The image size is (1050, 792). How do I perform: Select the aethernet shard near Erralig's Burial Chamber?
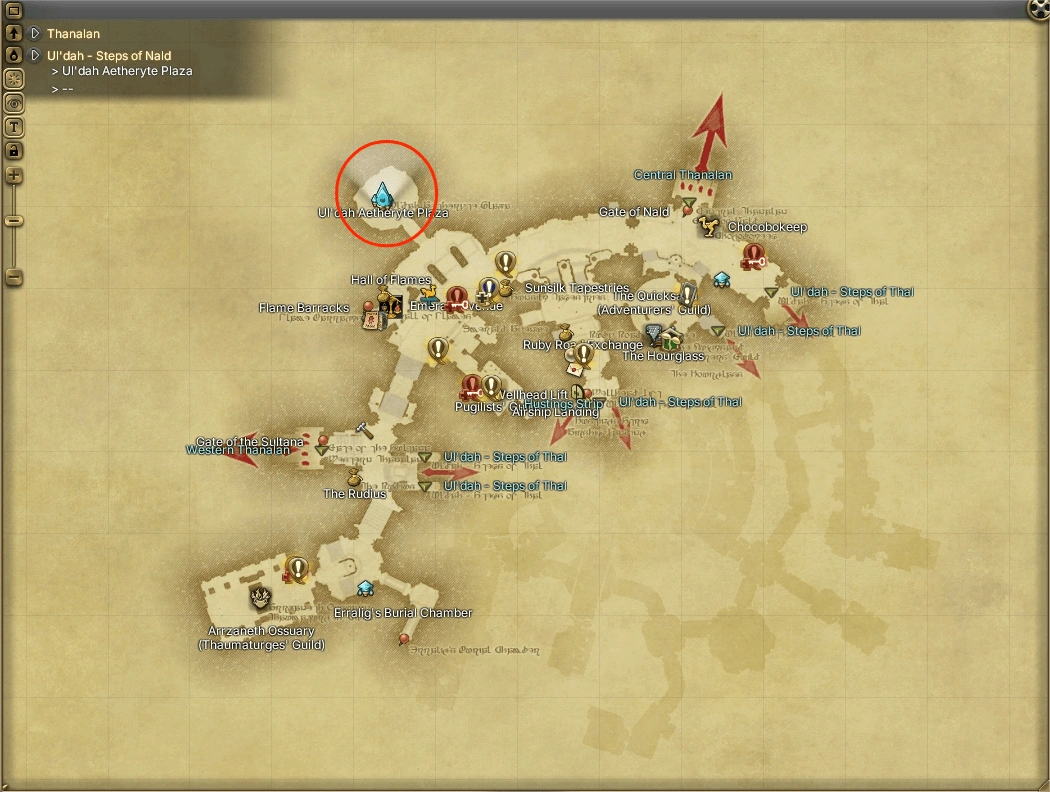[x=366, y=588]
